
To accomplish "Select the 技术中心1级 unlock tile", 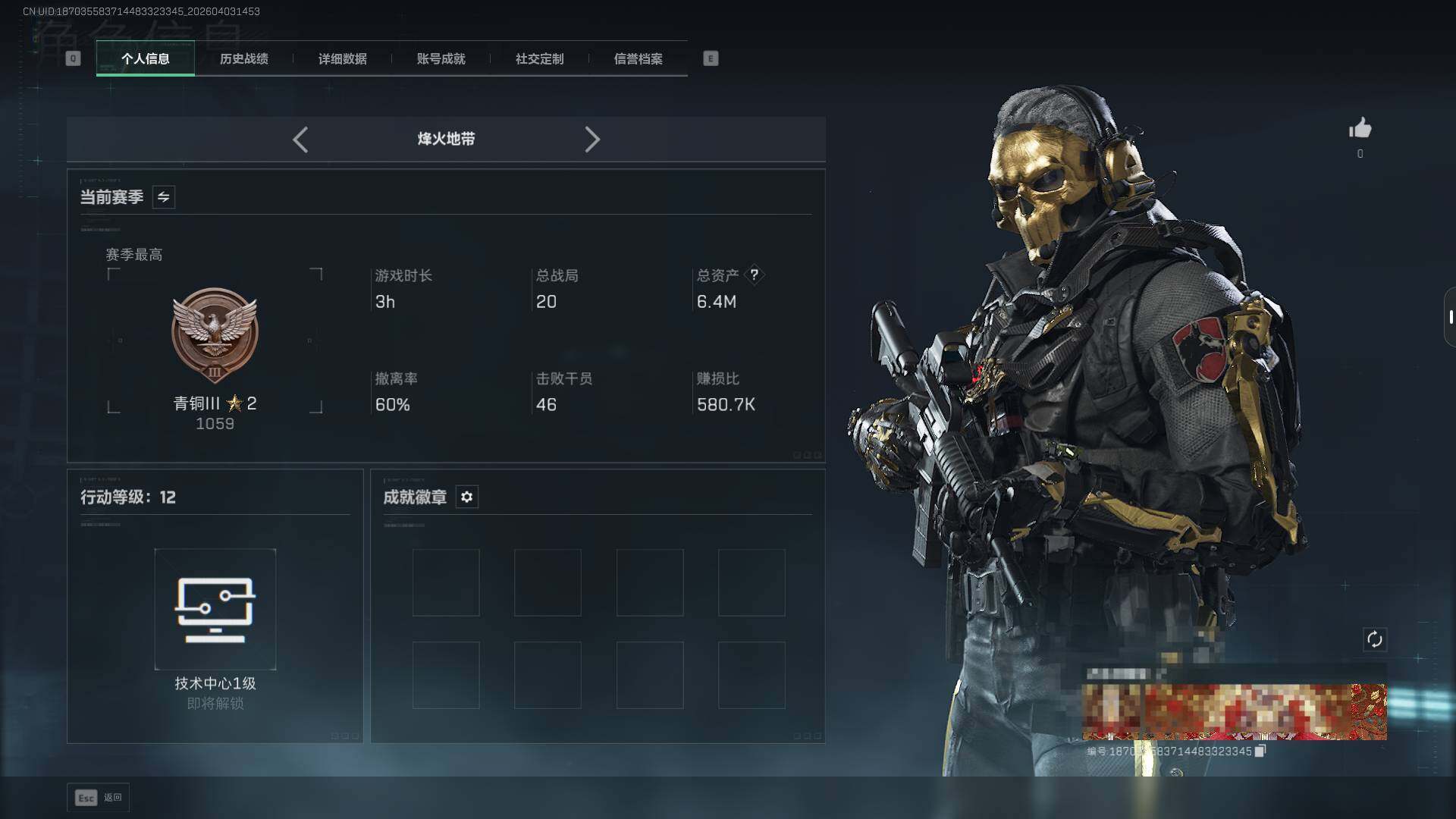I will tap(215, 609).
